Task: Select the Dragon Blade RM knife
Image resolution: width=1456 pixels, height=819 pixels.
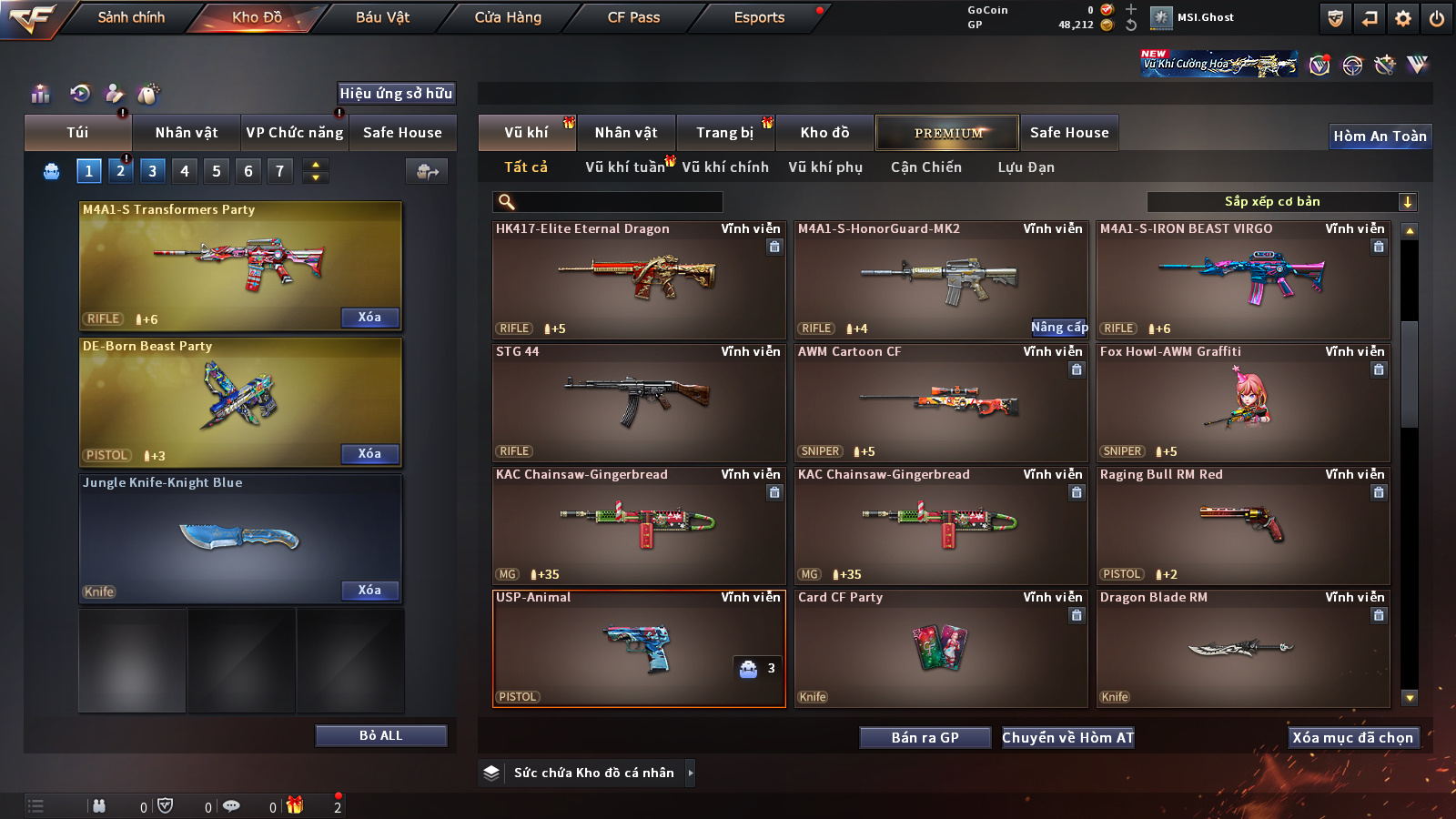Action: pyautogui.click(x=1243, y=648)
